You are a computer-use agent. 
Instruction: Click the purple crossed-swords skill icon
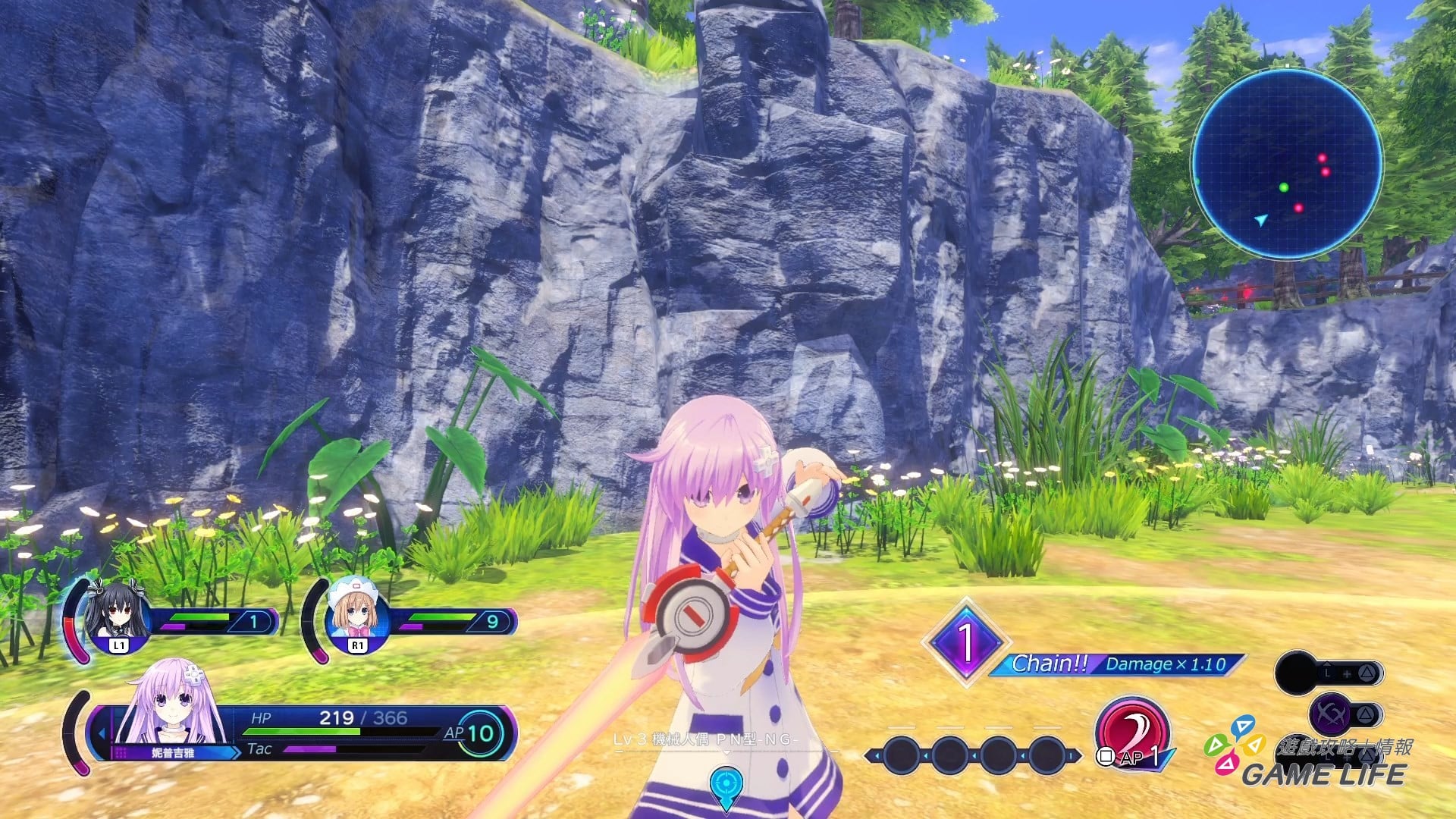point(1331,714)
